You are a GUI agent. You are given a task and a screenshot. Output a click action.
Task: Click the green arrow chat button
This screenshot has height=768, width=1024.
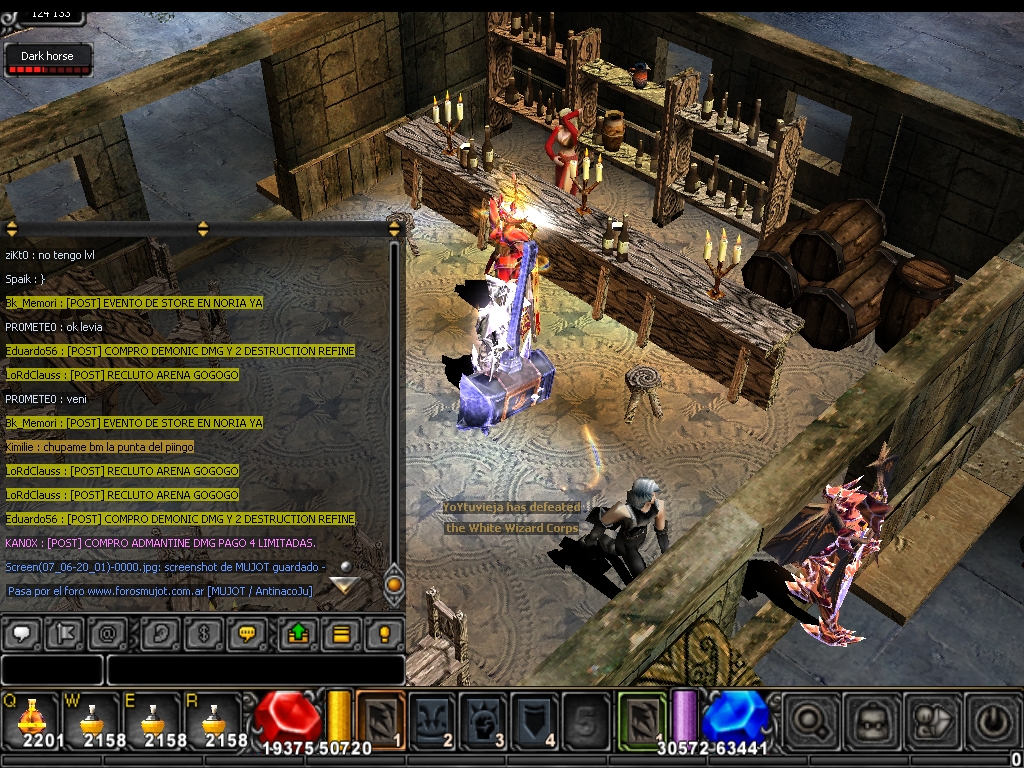(x=297, y=633)
